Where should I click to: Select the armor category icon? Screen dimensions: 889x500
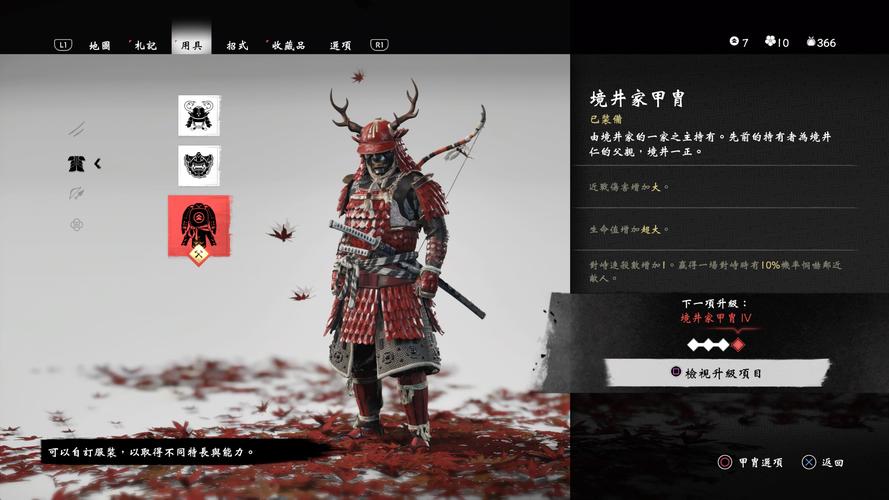pyautogui.click(x=76, y=163)
